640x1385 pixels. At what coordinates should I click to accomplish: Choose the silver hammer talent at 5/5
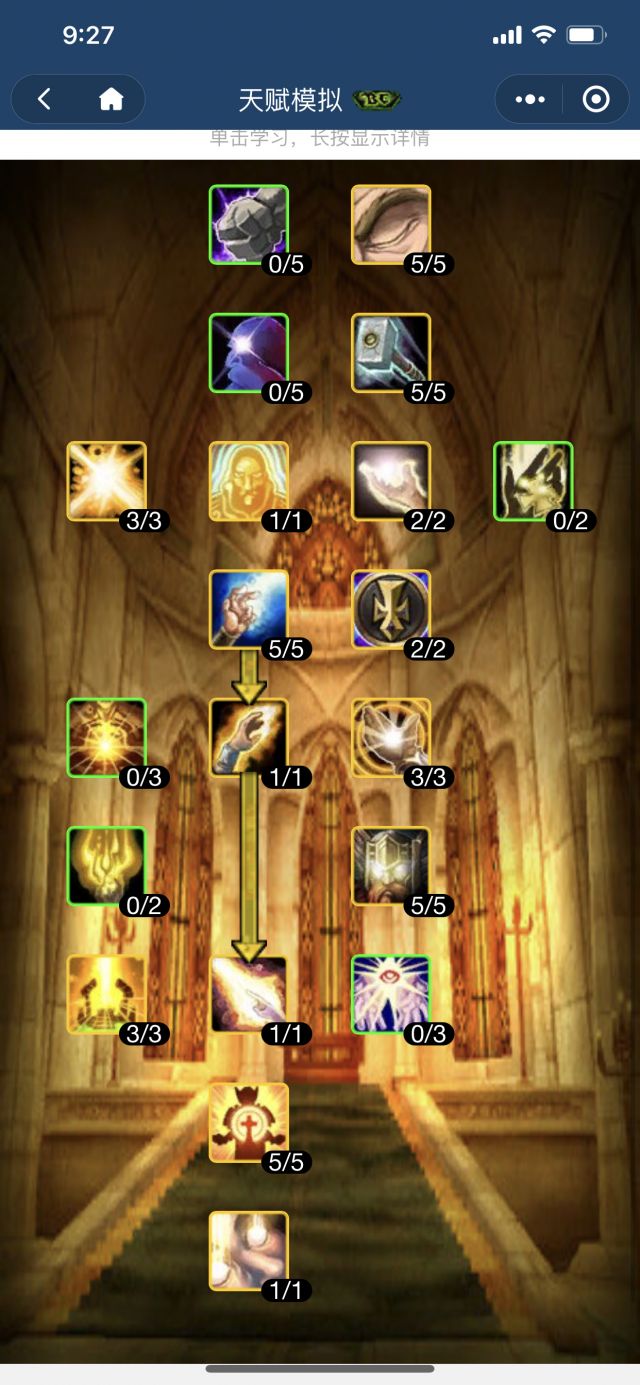391,352
